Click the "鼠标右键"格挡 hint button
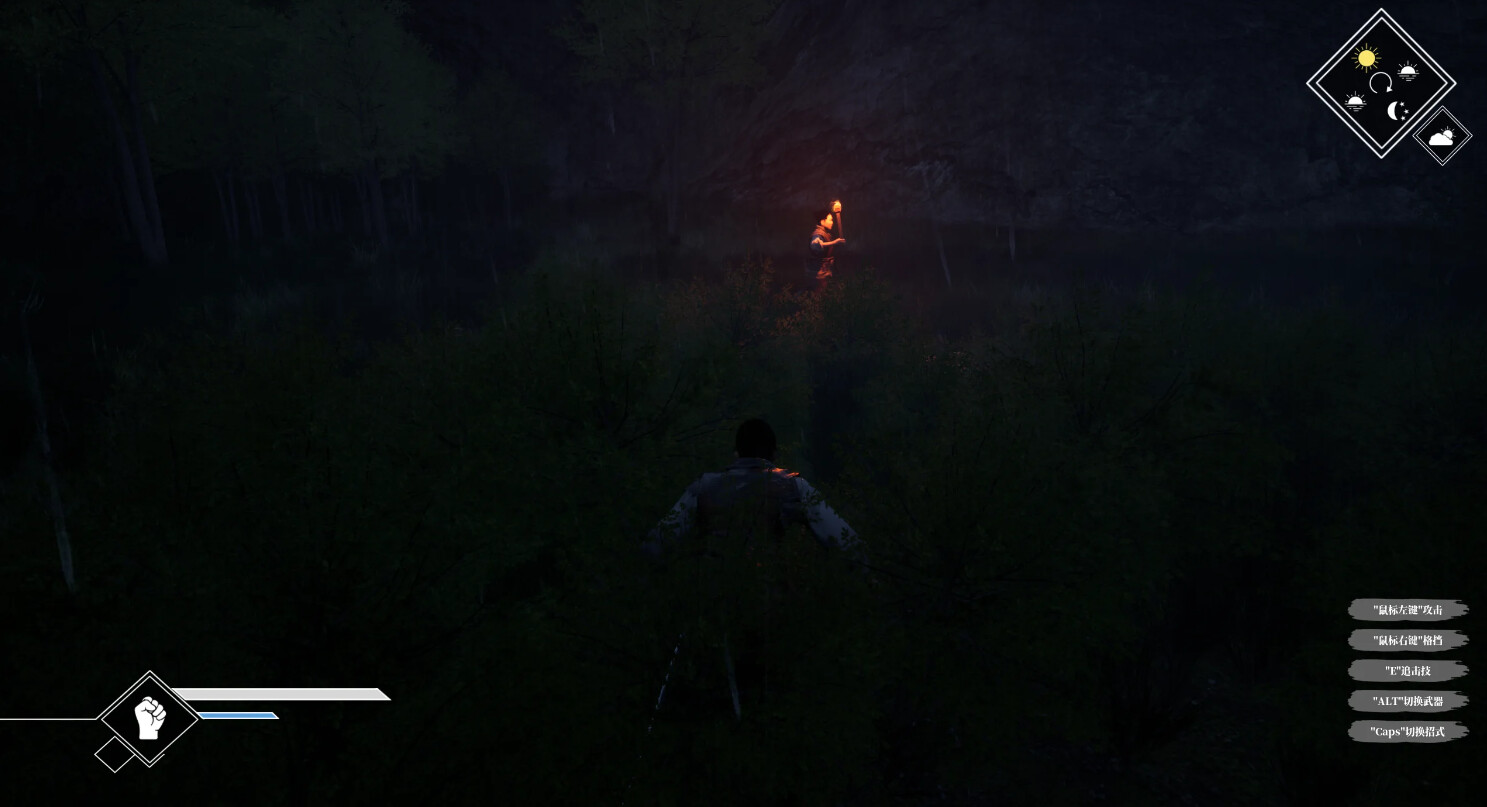This screenshot has height=807, width=1487. (x=1408, y=640)
